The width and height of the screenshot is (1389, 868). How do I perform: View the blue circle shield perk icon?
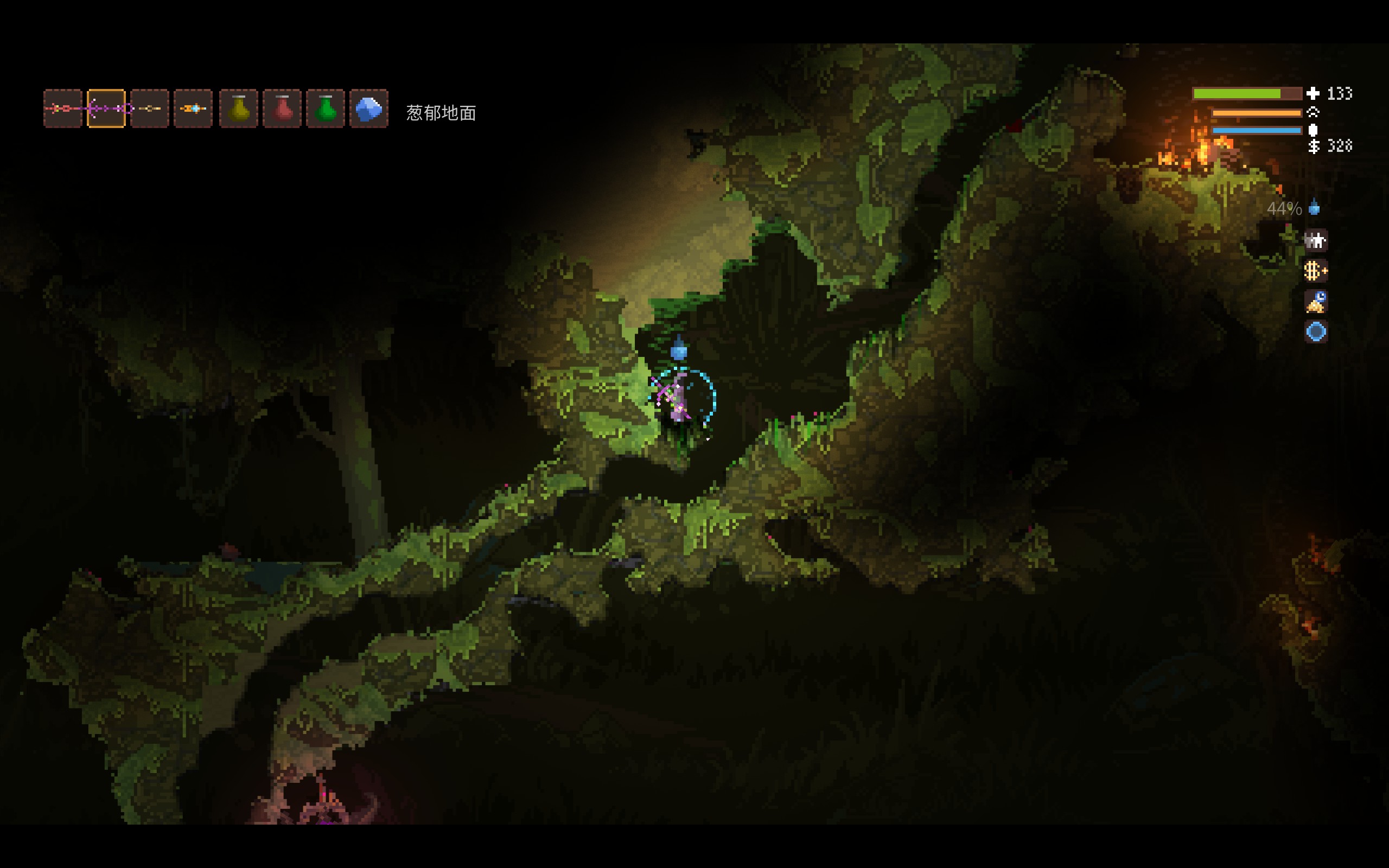point(1316,332)
